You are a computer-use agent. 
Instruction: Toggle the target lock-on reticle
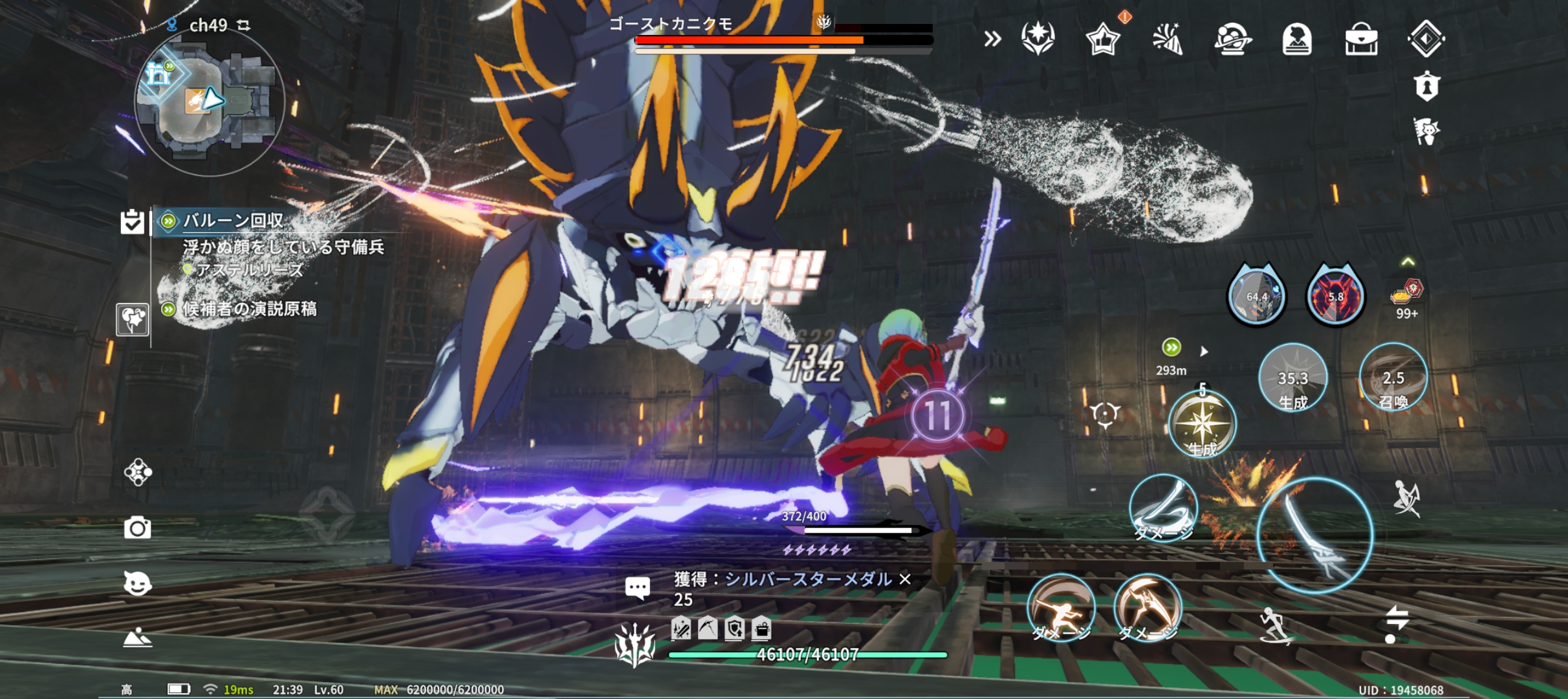pos(1104,413)
